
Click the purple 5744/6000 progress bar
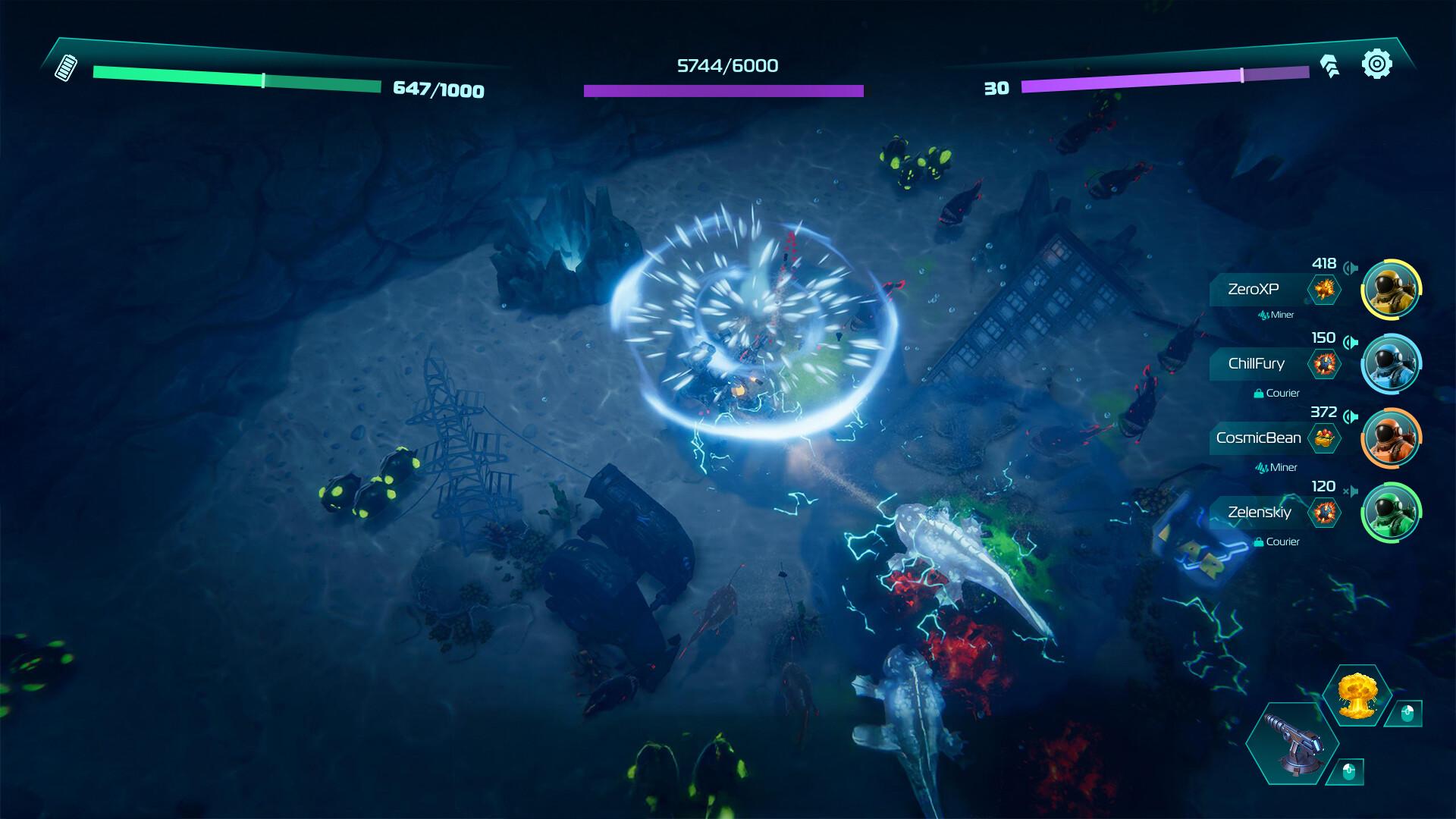pos(724,89)
